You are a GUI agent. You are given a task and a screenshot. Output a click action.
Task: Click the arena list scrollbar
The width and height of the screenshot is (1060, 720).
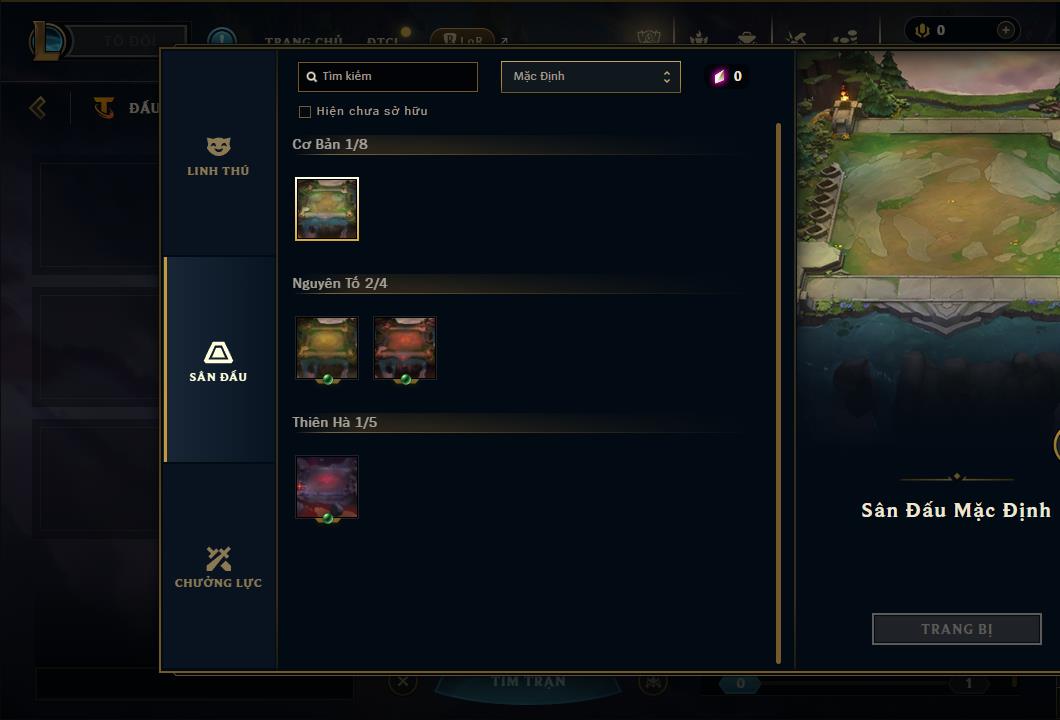(x=779, y=392)
